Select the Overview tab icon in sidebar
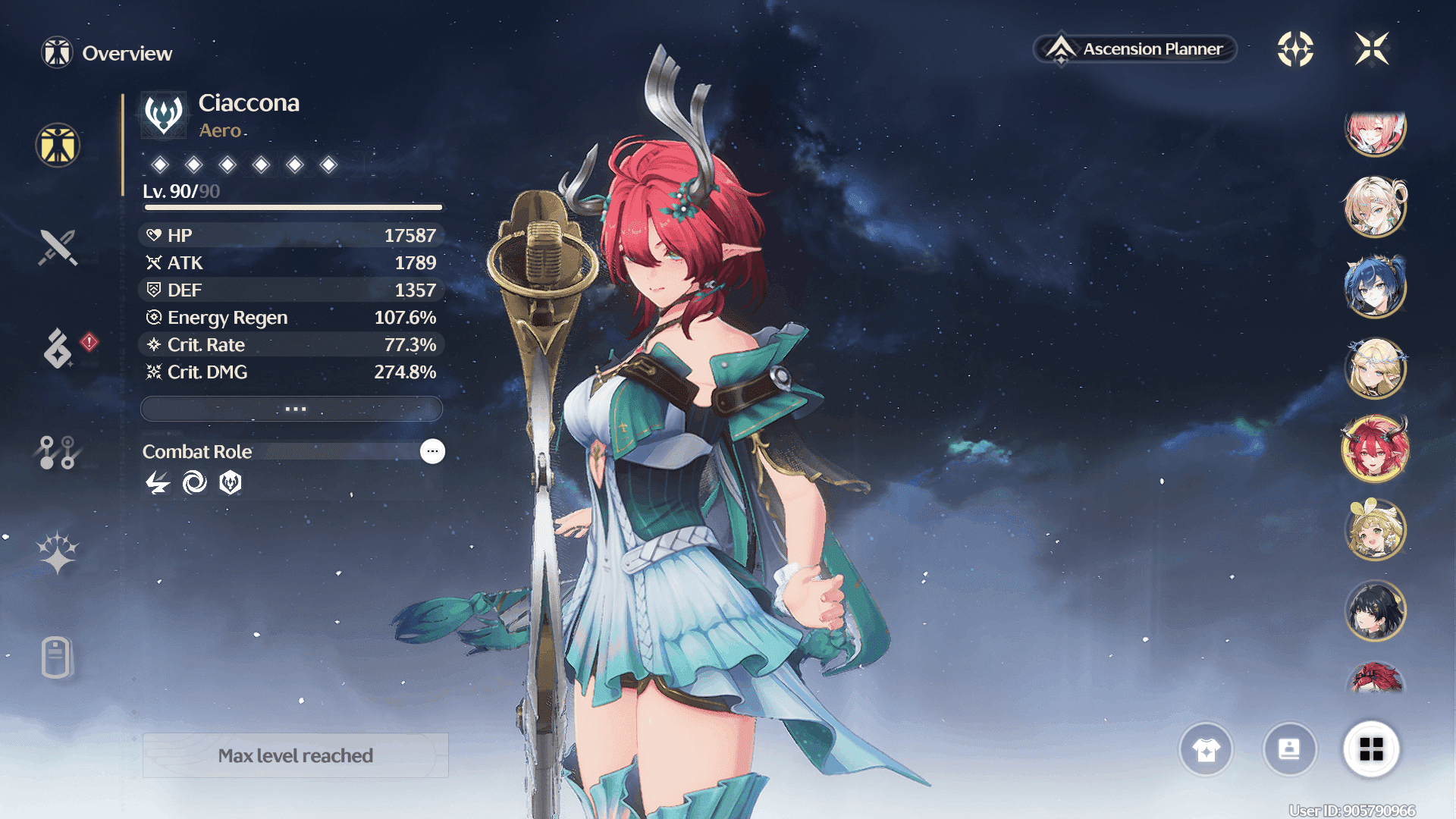The image size is (1456, 819). pos(58,145)
